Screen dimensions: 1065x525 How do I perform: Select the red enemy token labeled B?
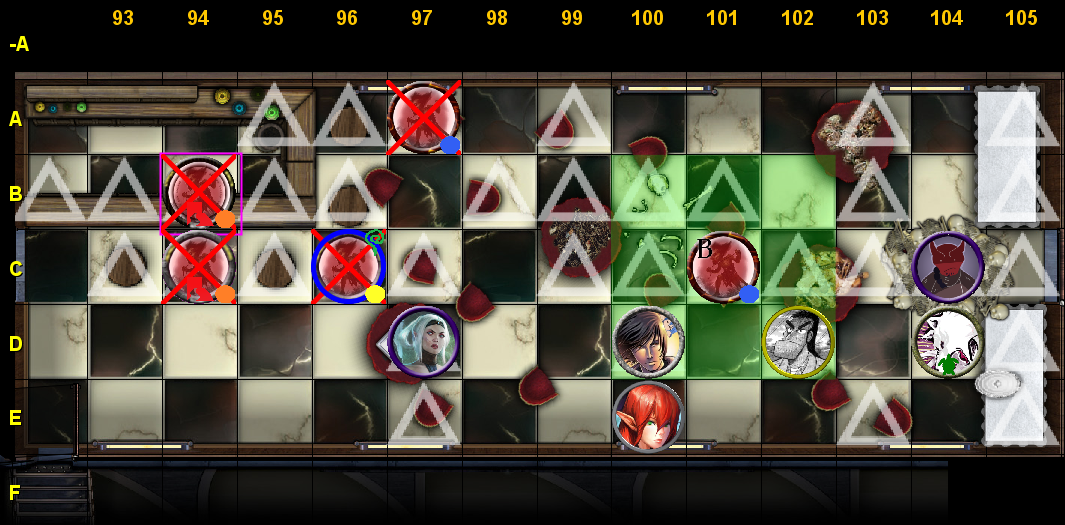click(723, 267)
